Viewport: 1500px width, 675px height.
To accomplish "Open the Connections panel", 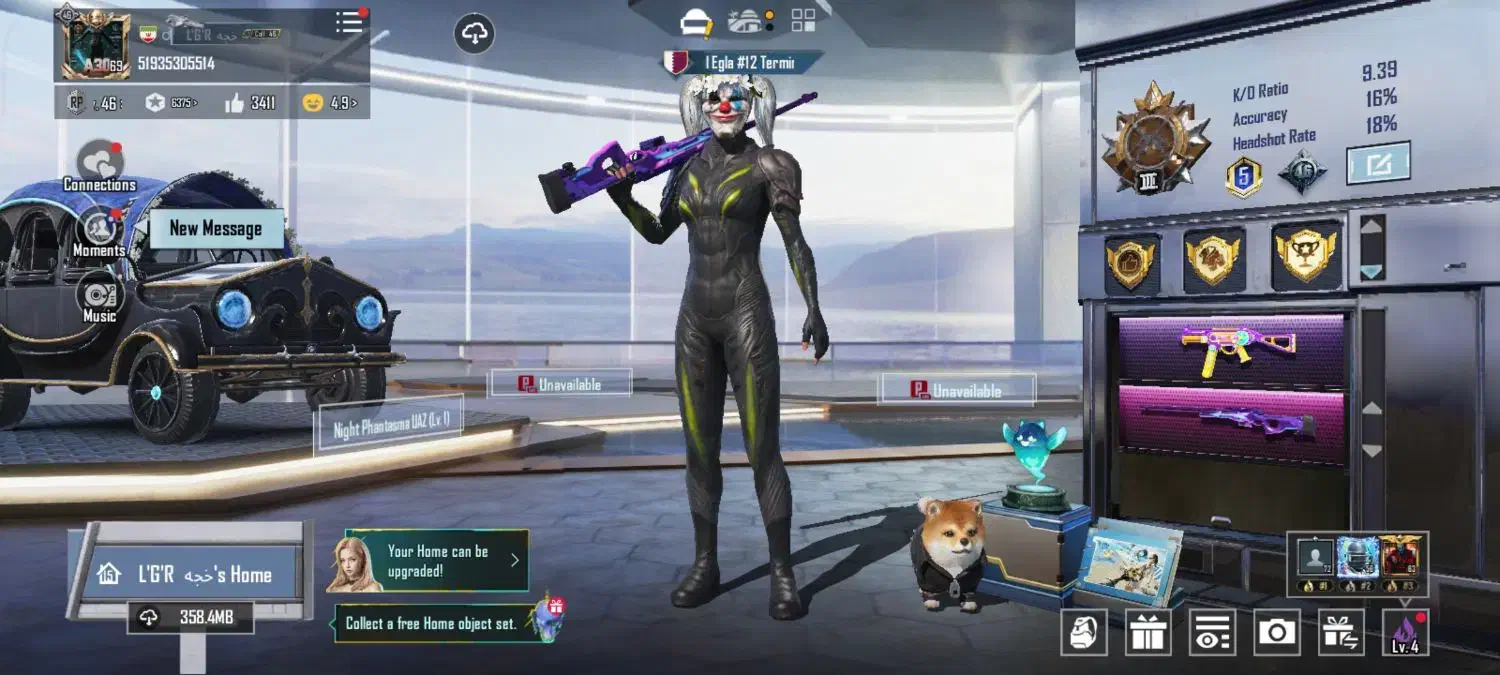I will click(100, 162).
